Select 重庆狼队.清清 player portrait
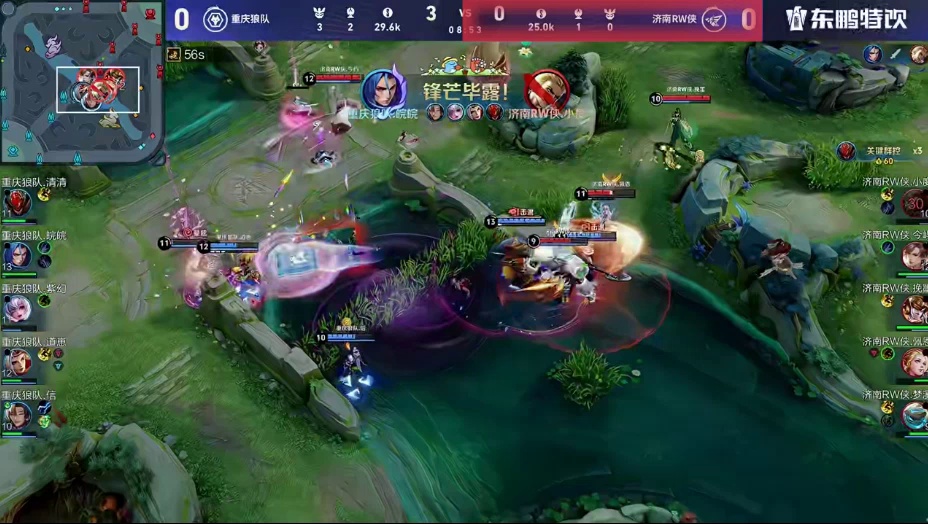 click(17, 203)
